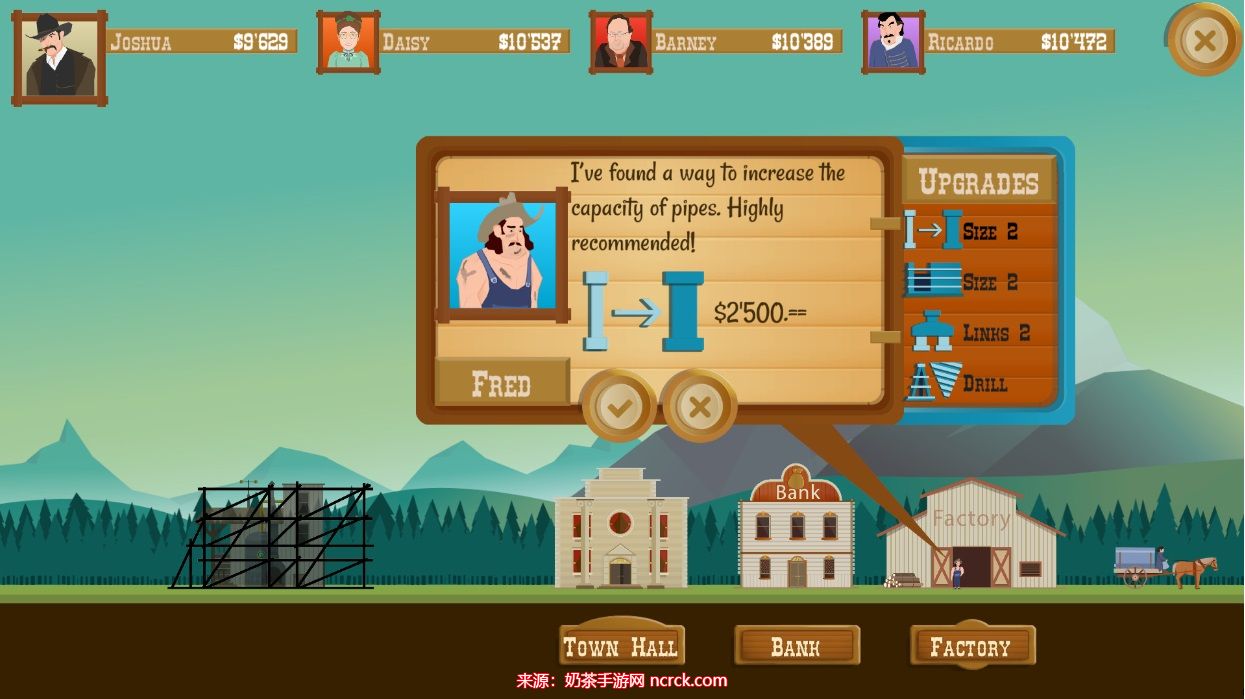
Task: Go to the Town Hall
Action: click(x=621, y=647)
